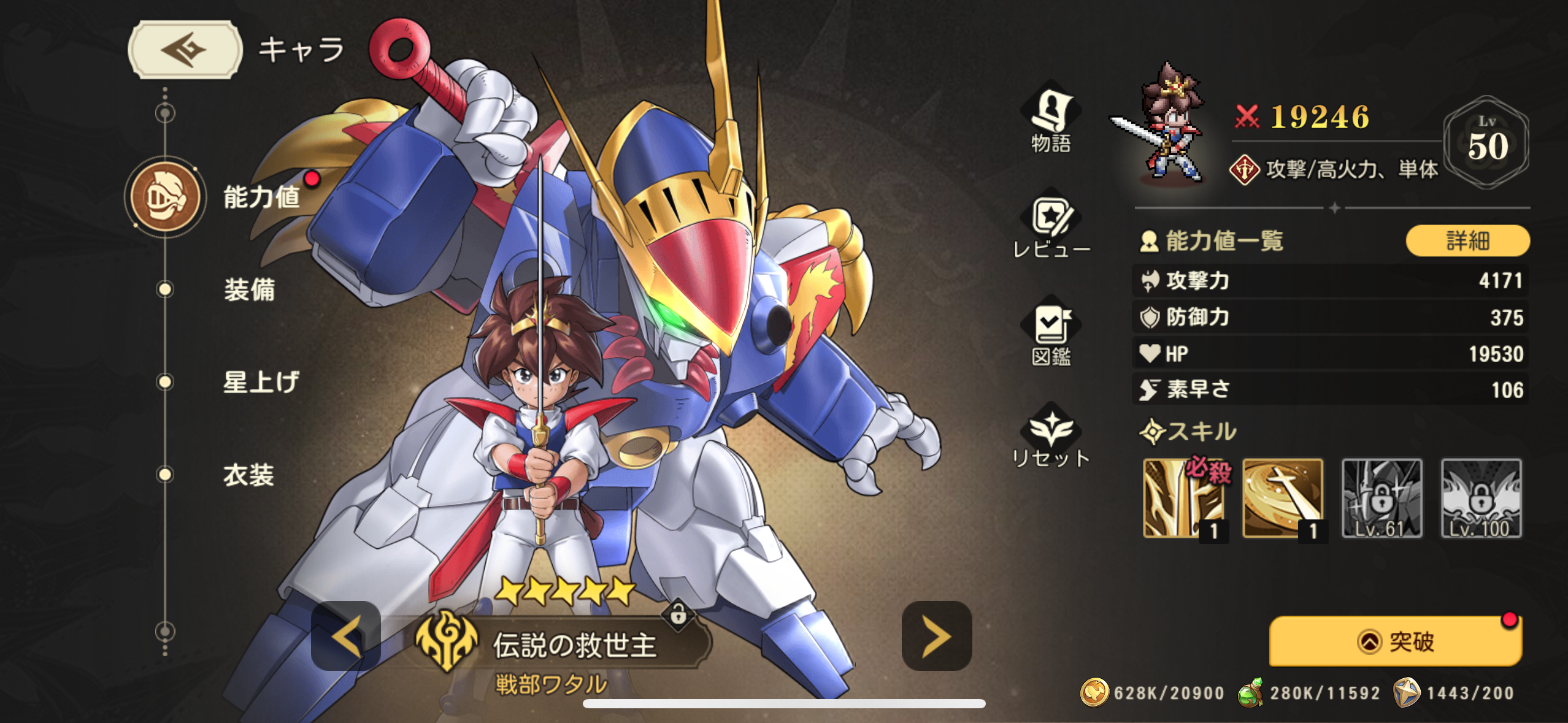Show the next character with right arrow
Screen dimensions: 1568x723
coord(936,636)
